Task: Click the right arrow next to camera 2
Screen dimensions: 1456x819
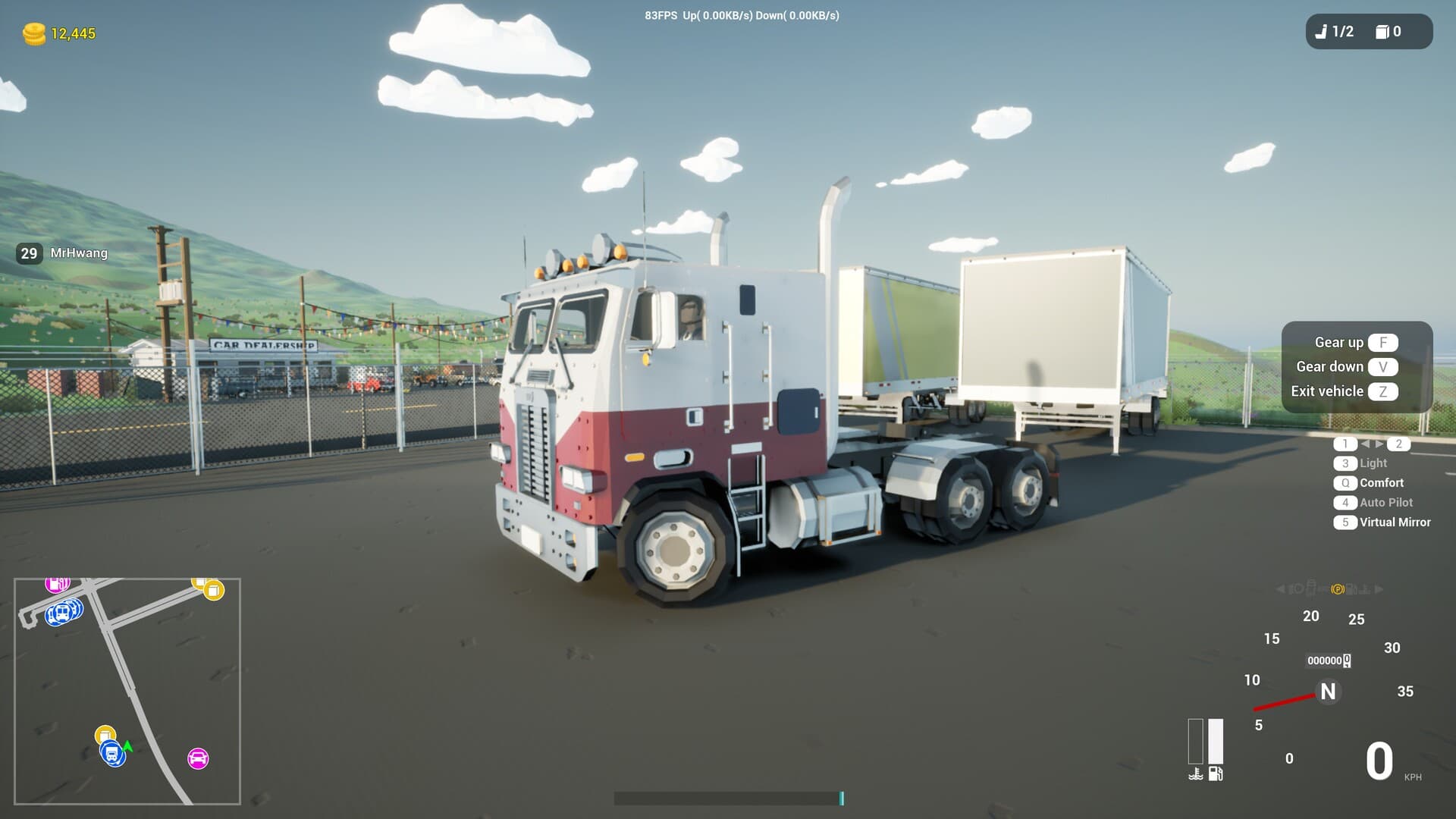Action: point(1379,444)
